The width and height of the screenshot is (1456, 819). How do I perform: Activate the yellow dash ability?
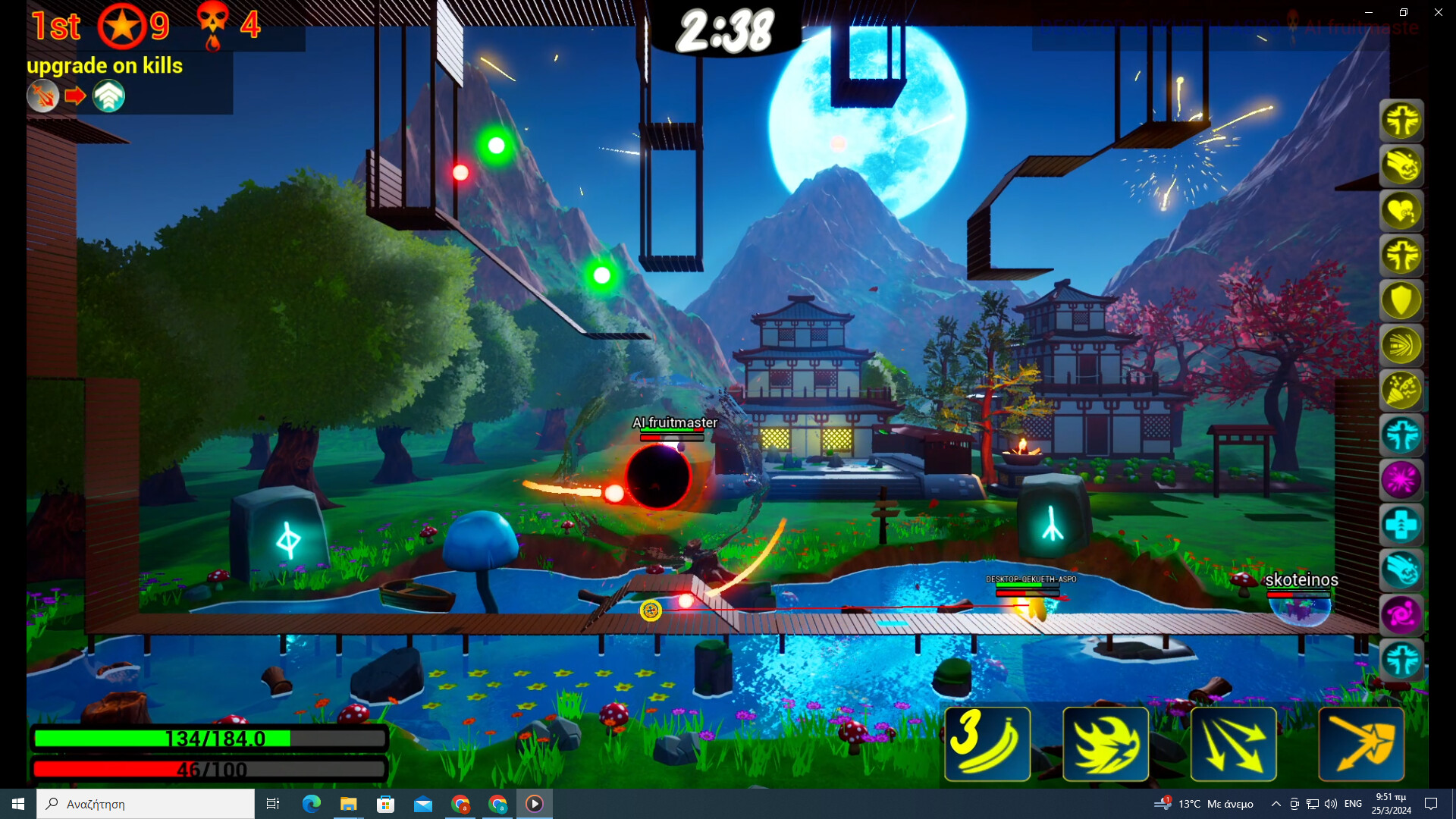click(1106, 744)
